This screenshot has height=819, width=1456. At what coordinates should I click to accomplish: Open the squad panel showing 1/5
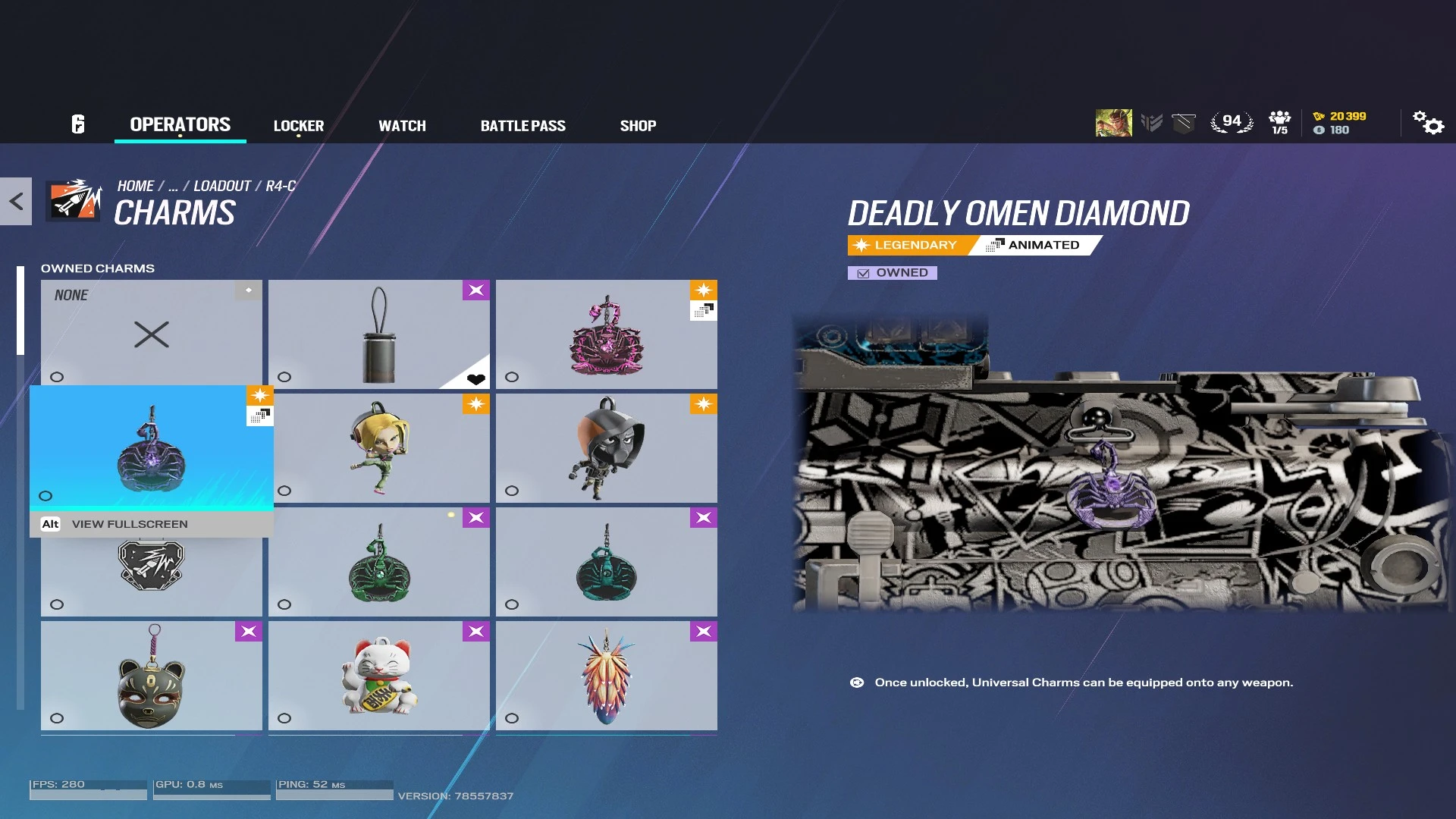click(1279, 121)
